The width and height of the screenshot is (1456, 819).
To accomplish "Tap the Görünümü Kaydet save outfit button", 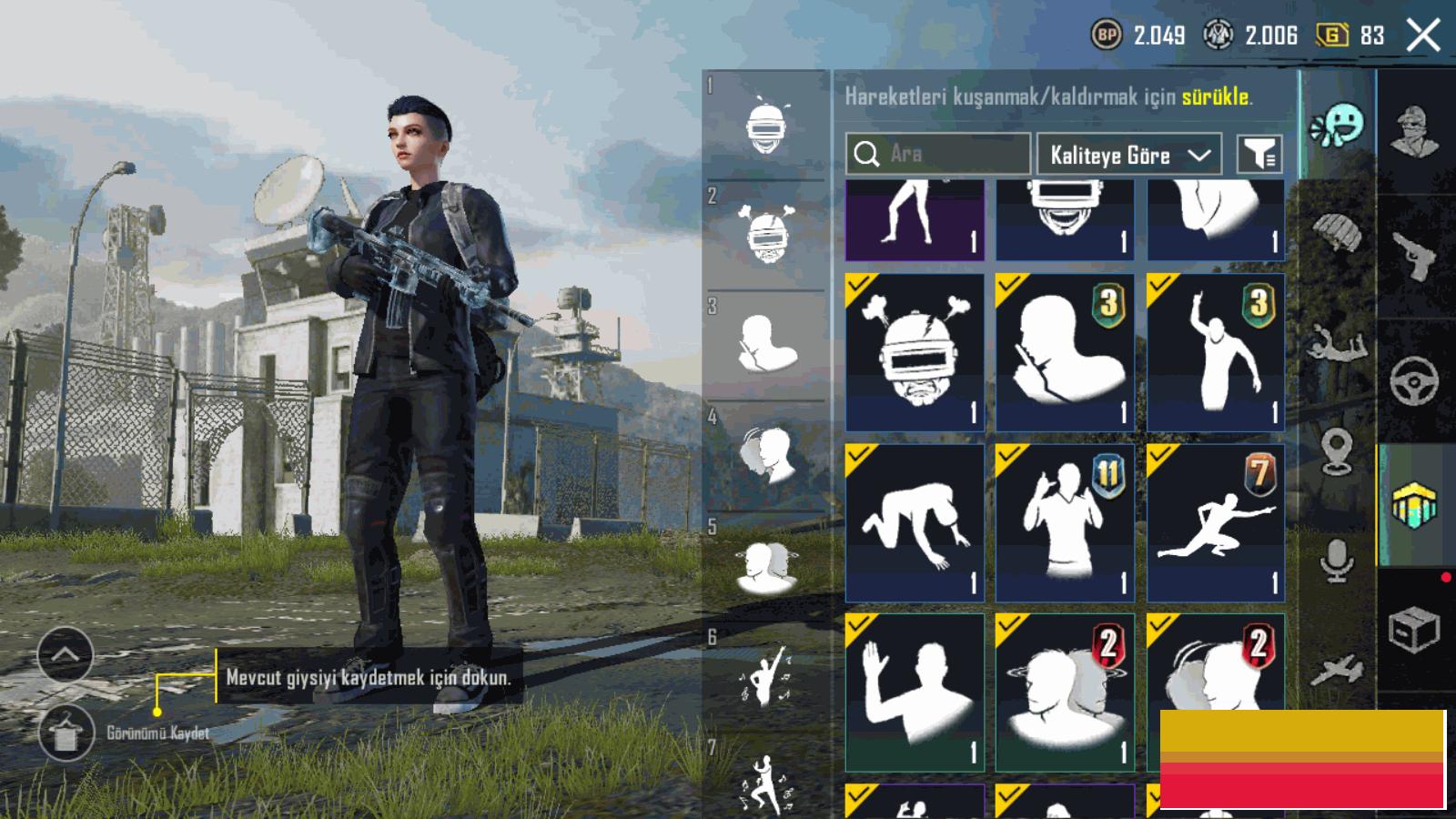I will pos(66,733).
